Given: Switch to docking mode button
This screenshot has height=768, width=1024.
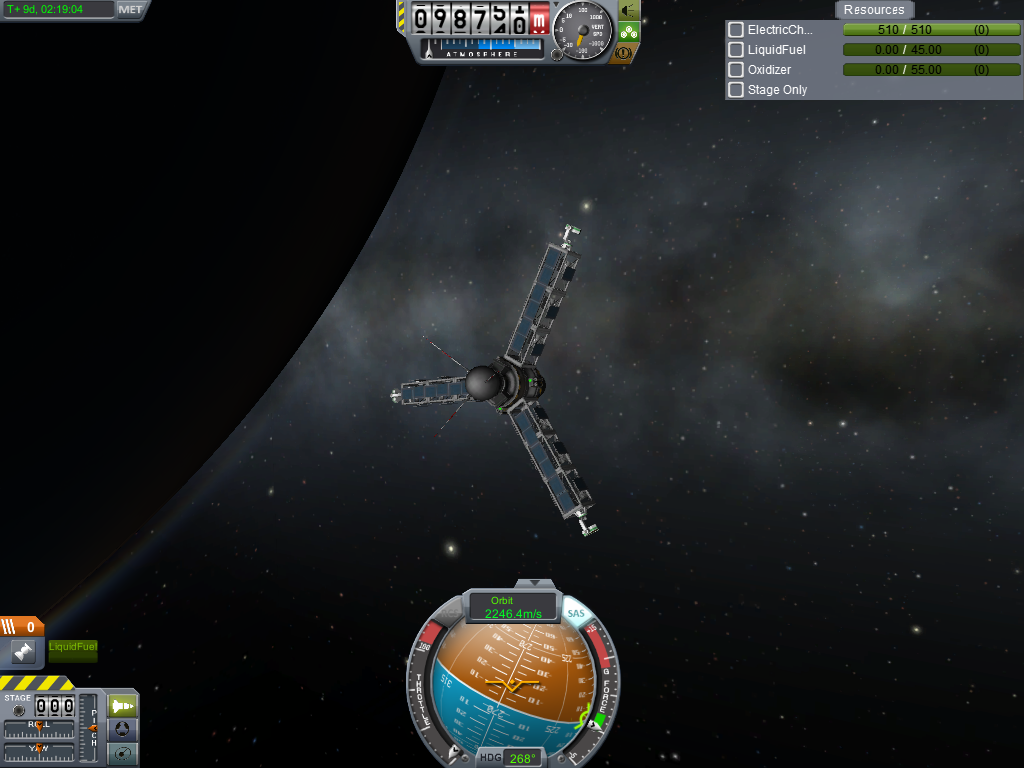Looking at the screenshot, I should (x=123, y=730).
